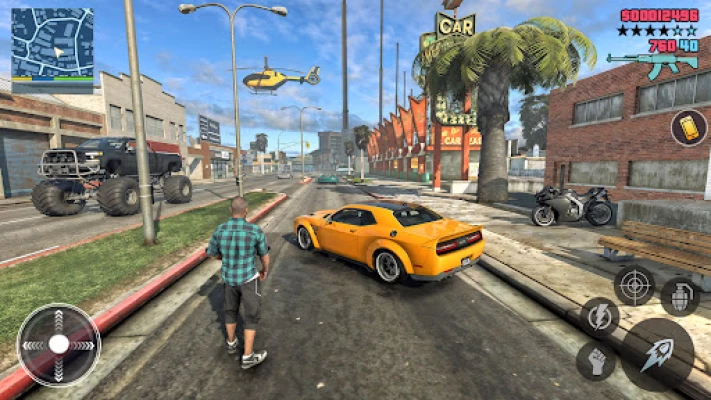Select the assault rifle weapon icon
Image resolution: width=711 pixels, height=400 pixels.
pyautogui.click(x=653, y=63)
